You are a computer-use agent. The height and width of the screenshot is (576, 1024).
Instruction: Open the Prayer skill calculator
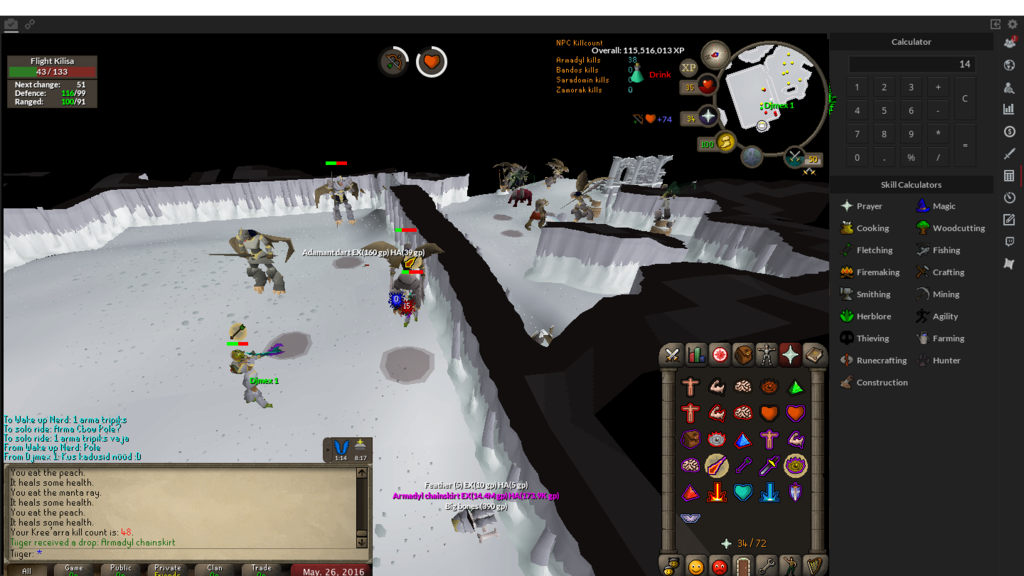(x=862, y=206)
